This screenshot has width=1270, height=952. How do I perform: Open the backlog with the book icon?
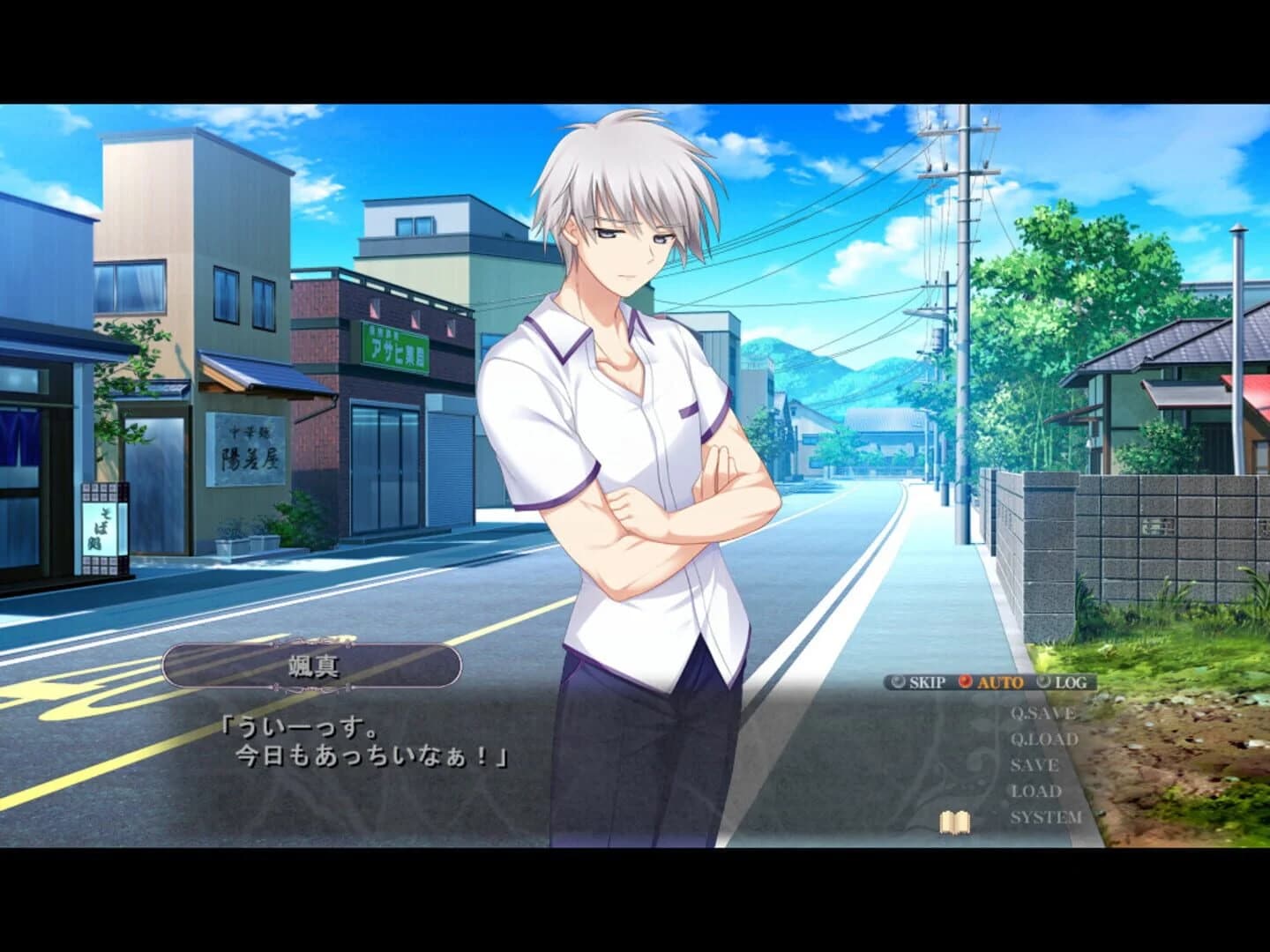pos(953,822)
